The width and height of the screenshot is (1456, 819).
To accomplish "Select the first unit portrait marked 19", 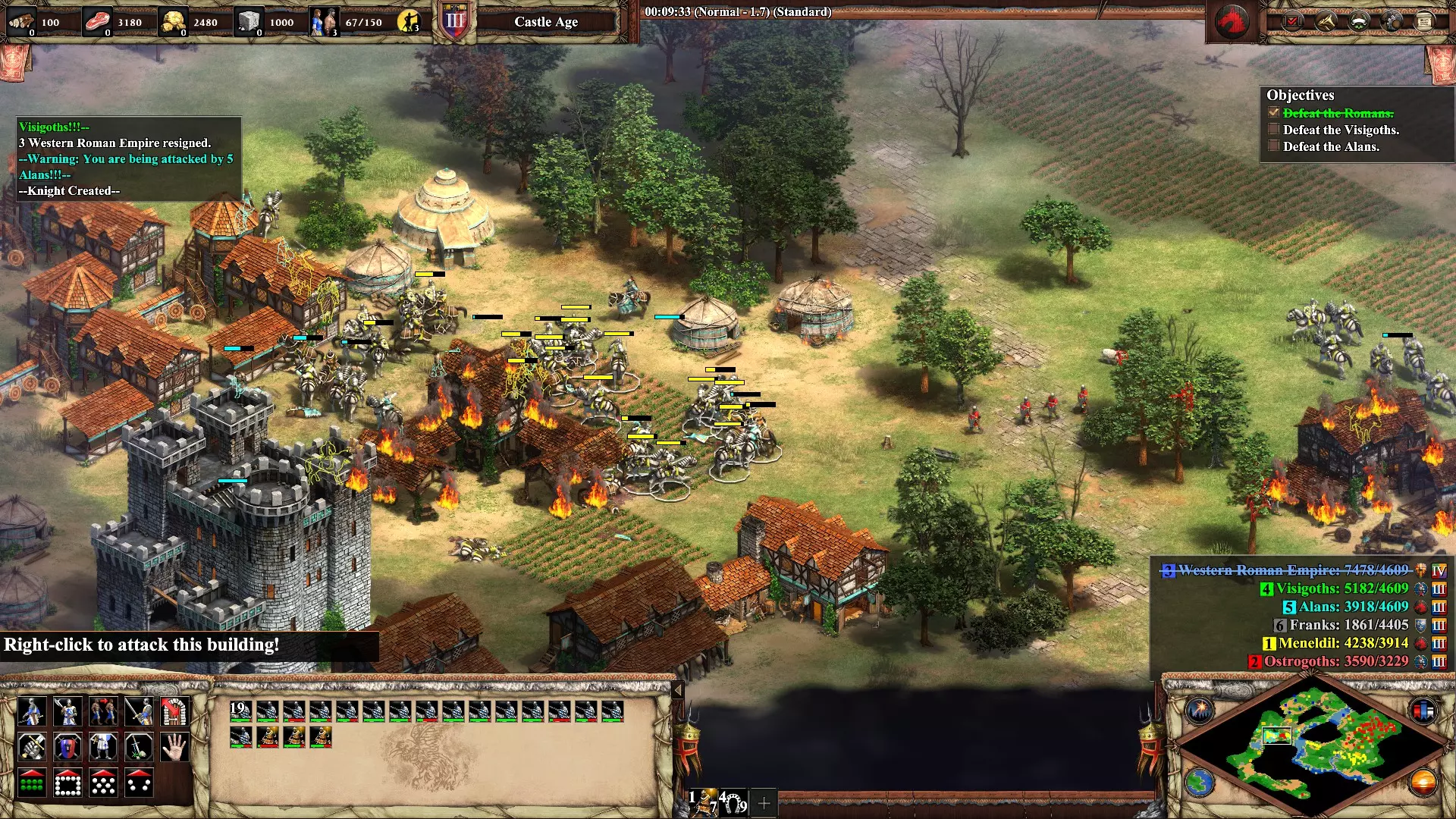I will (240, 711).
